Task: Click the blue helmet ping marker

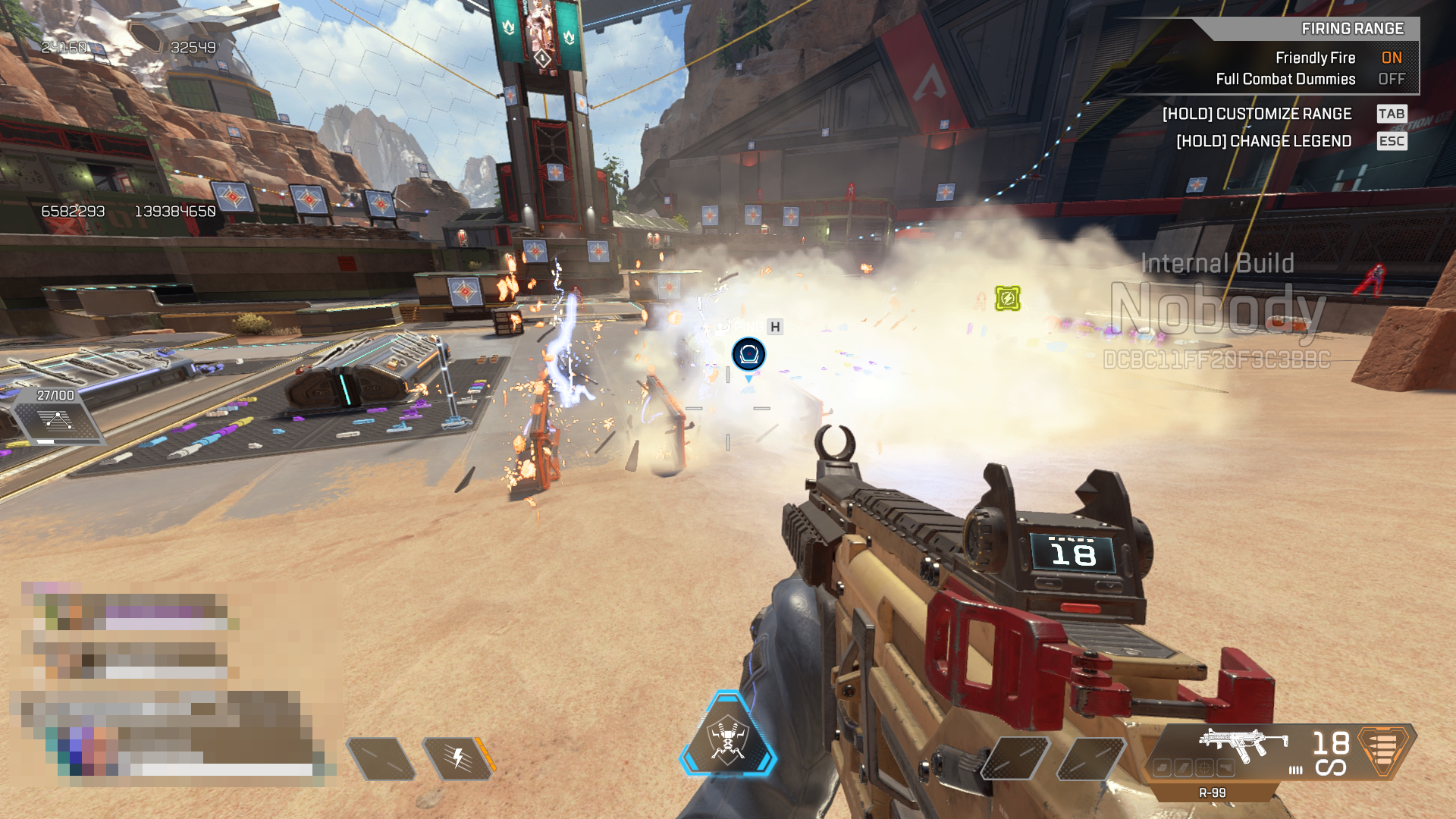Action: click(x=748, y=354)
